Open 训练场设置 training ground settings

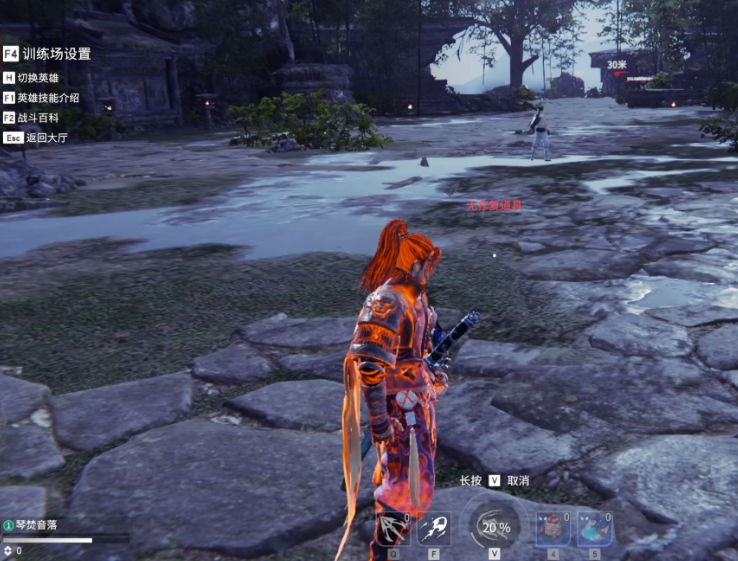click(56, 54)
